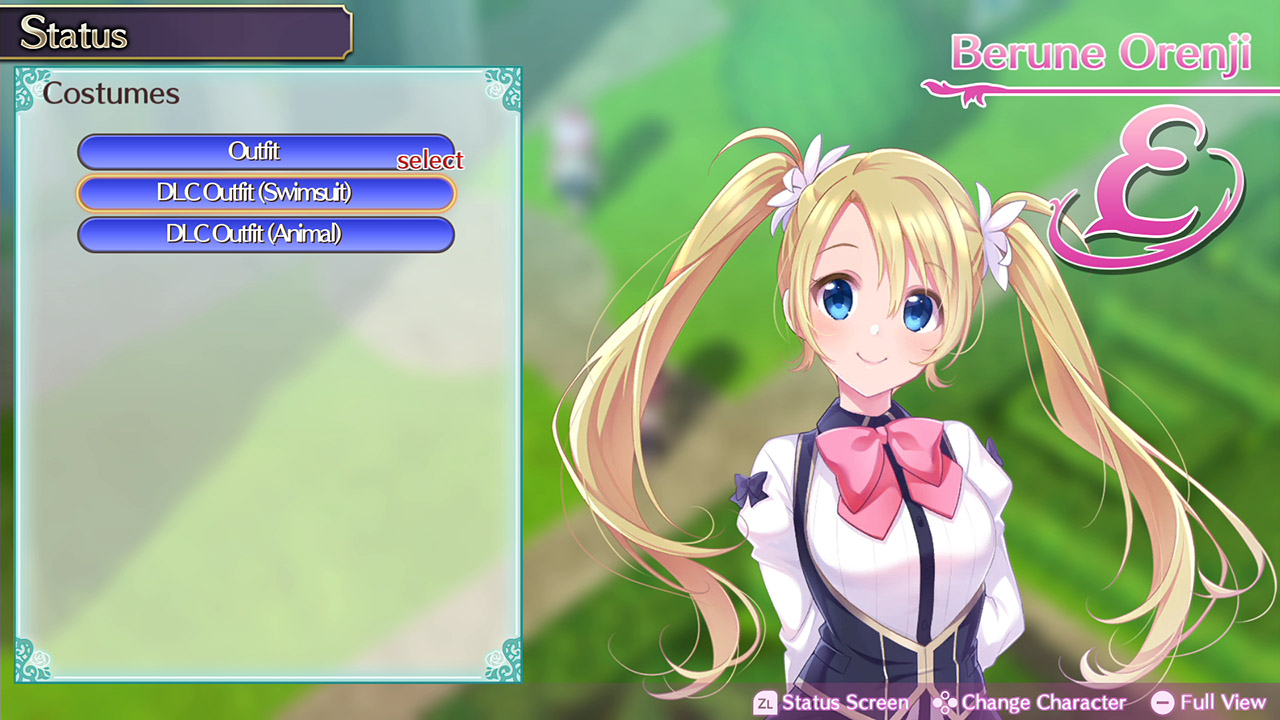Click the red select label next to Outfit
Image resolution: width=1280 pixels, height=720 pixels.
click(430, 160)
